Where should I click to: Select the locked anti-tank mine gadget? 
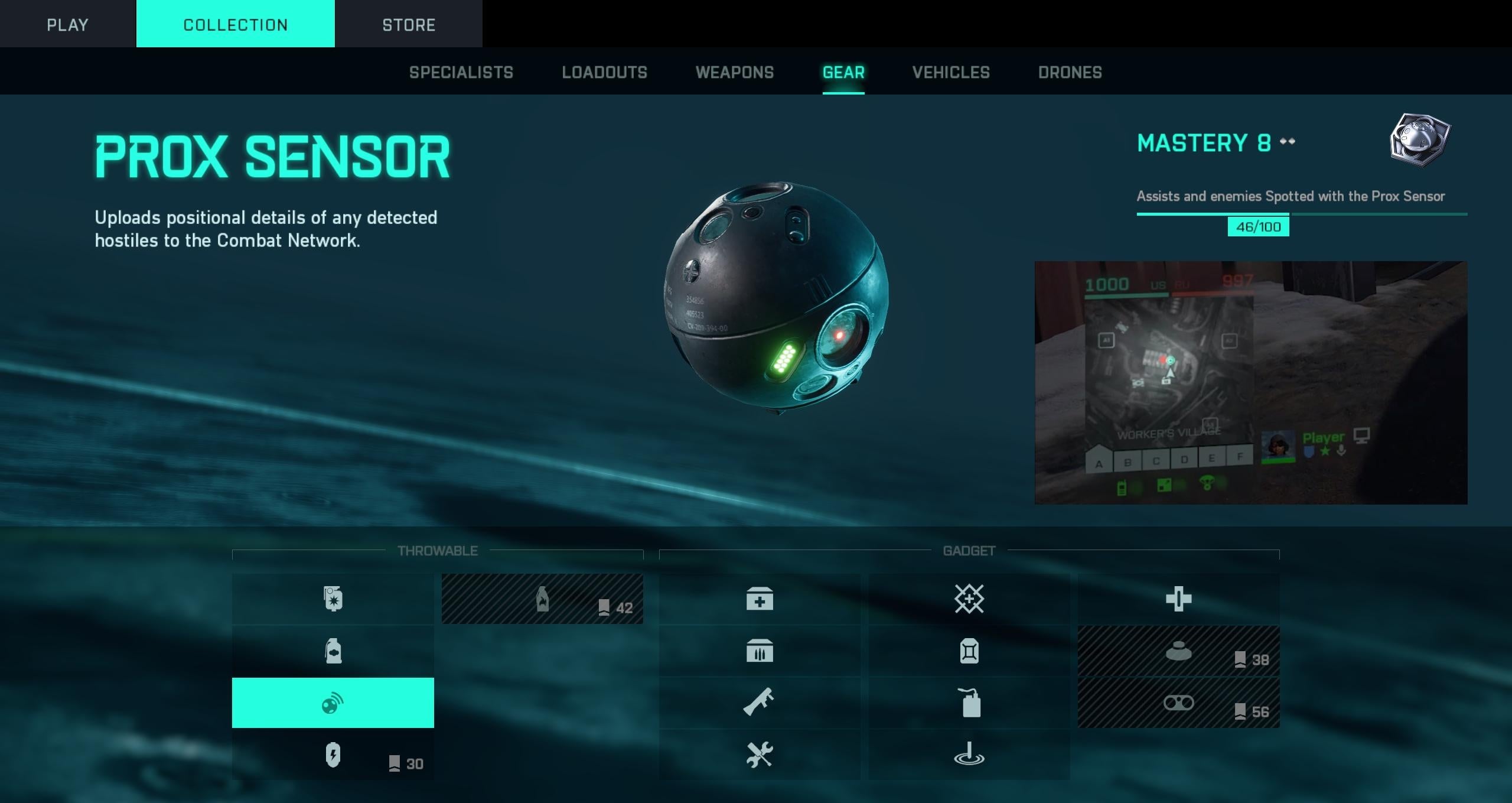coord(1178,651)
